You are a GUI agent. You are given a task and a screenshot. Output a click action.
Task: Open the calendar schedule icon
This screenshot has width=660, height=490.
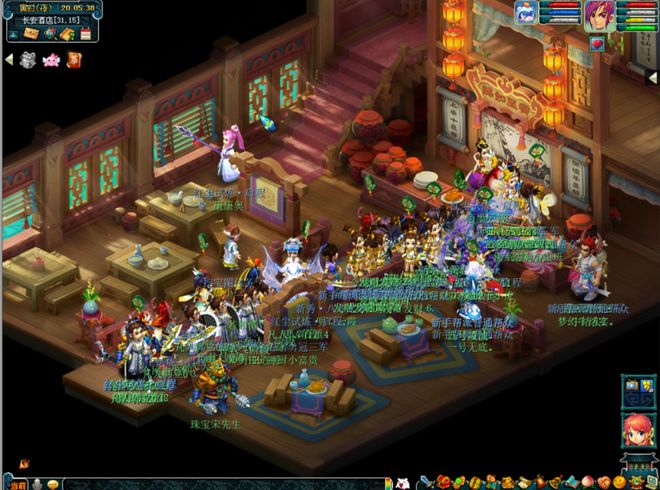click(84, 34)
